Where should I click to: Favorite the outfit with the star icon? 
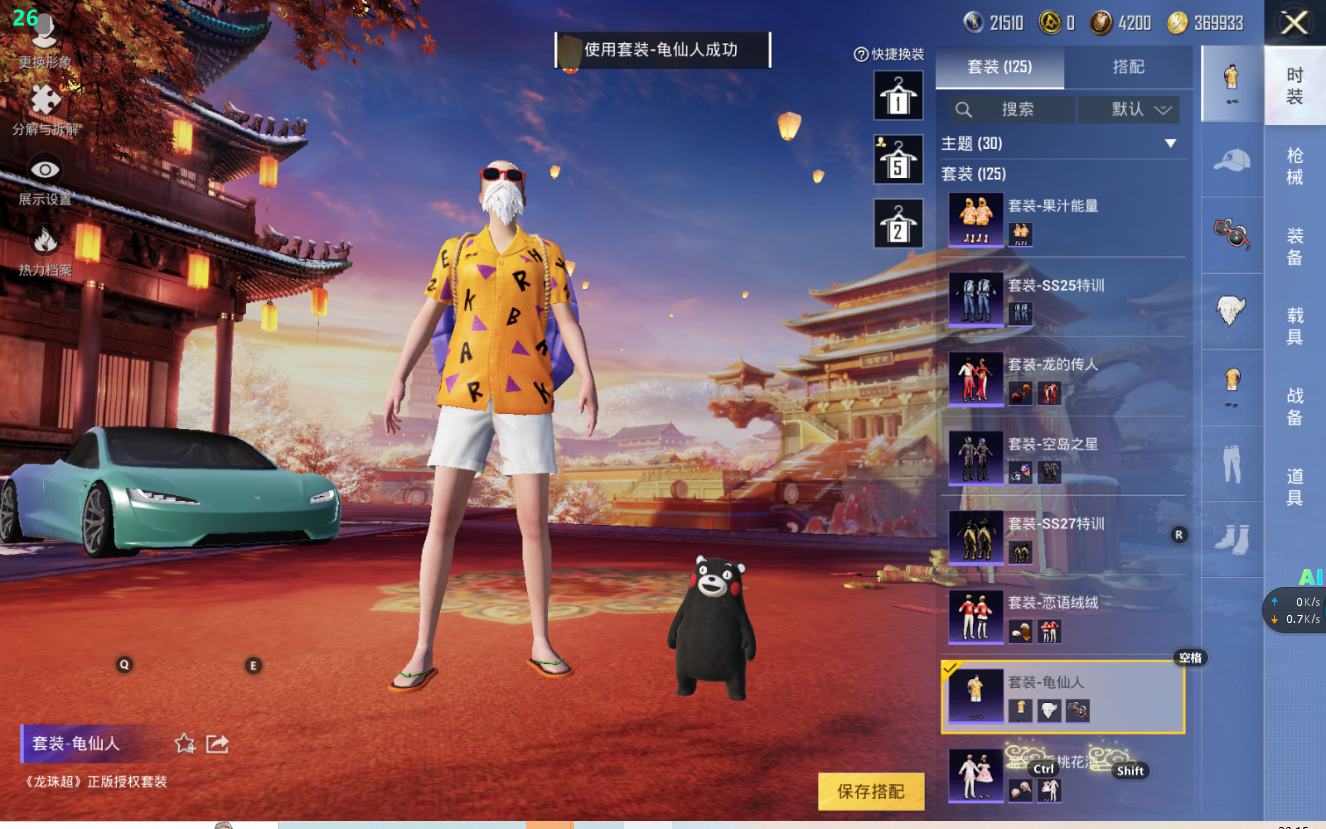[x=185, y=743]
